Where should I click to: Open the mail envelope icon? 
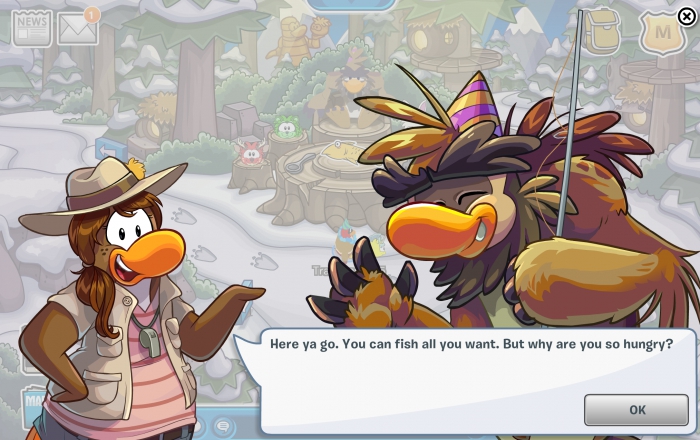pyautogui.click(x=77, y=29)
